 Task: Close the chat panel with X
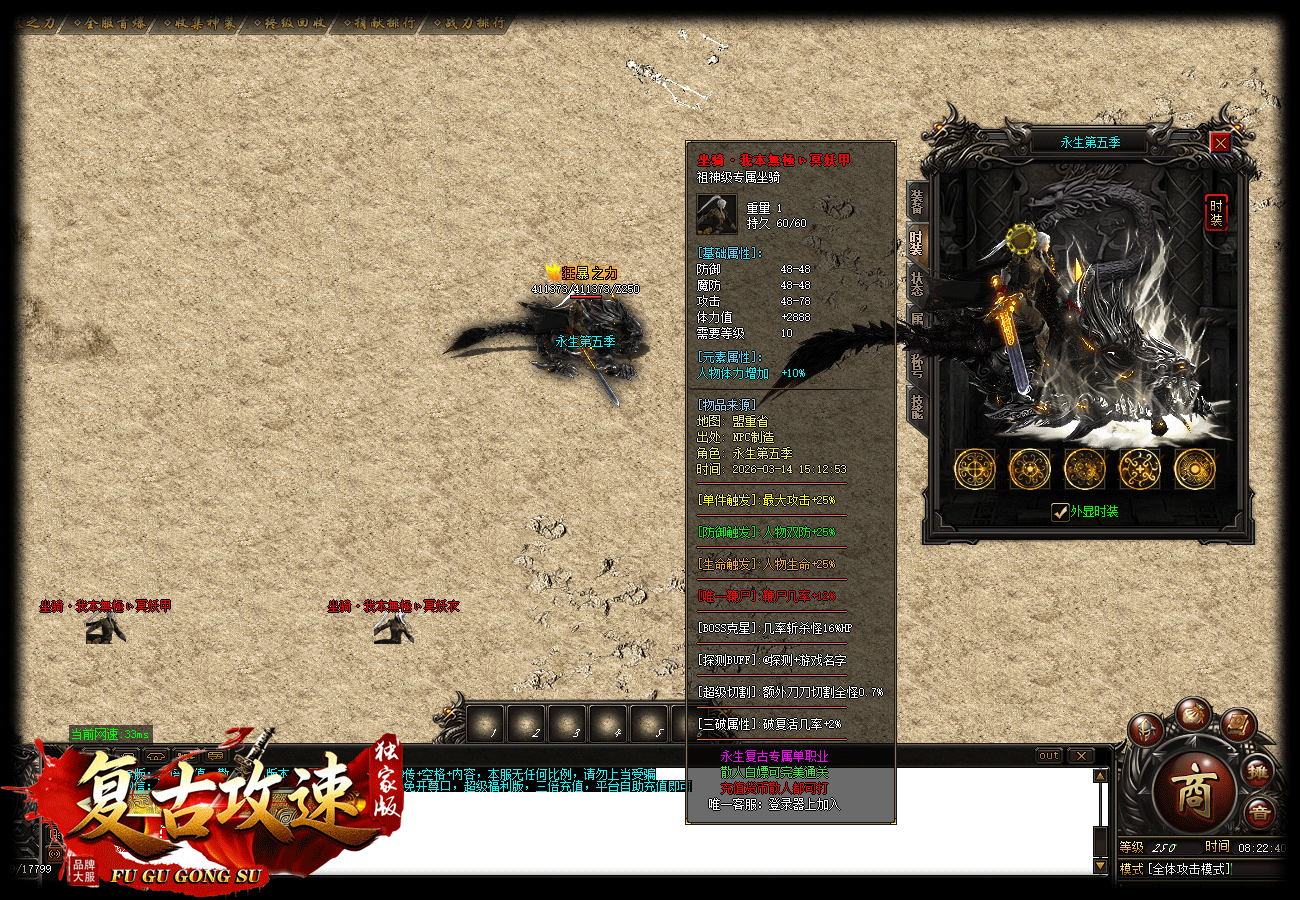(1081, 756)
